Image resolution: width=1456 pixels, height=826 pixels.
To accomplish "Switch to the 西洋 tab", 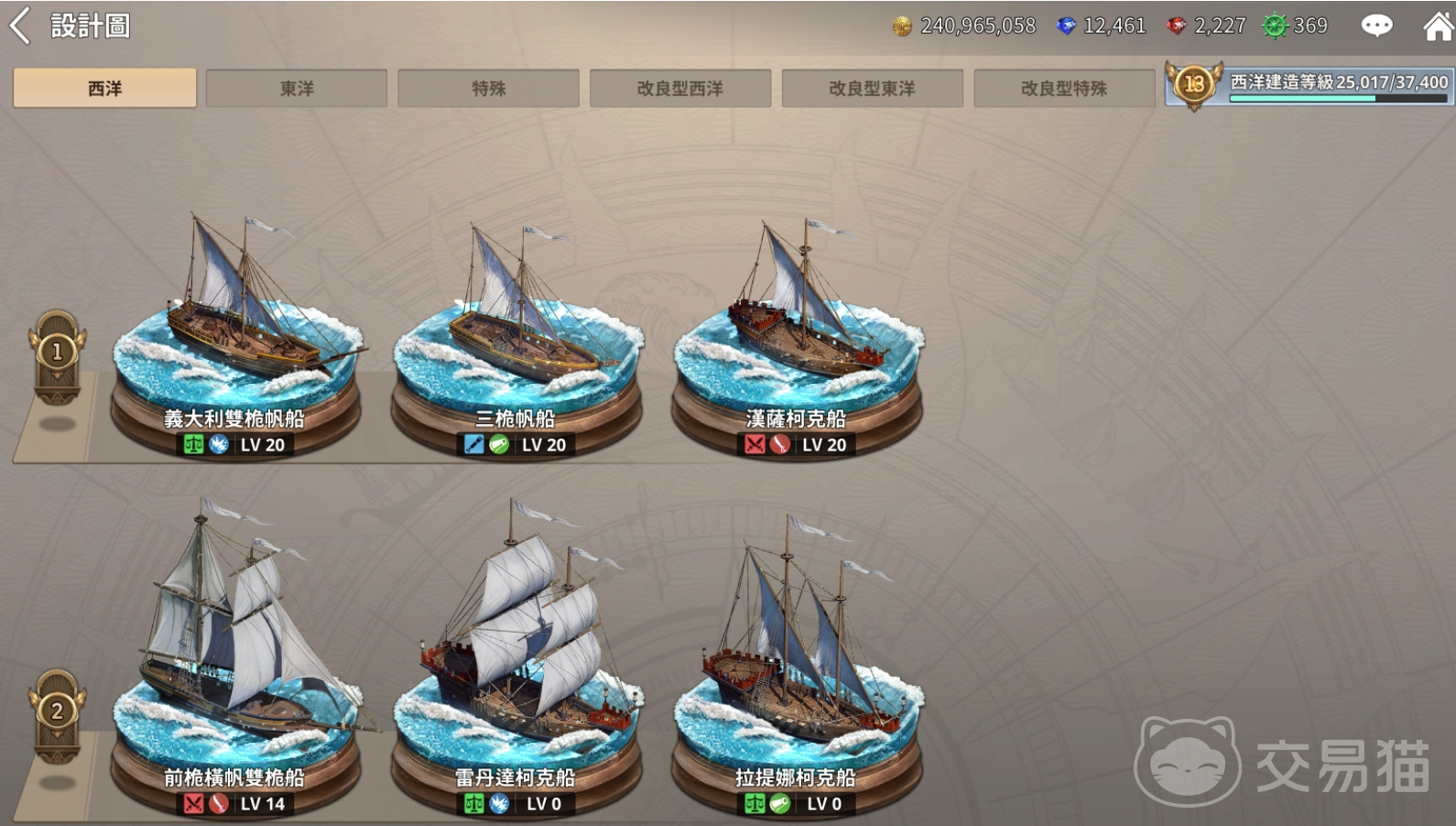I will [104, 89].
